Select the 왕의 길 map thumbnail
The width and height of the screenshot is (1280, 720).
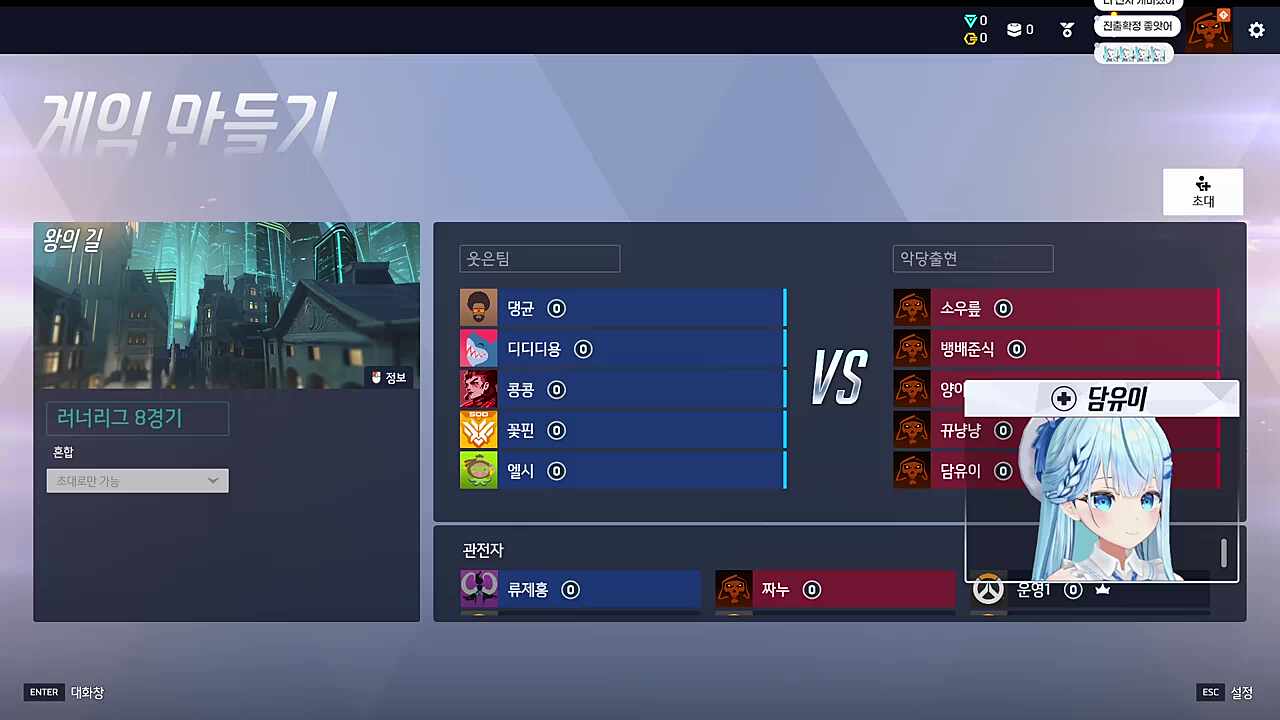[226, 305]
